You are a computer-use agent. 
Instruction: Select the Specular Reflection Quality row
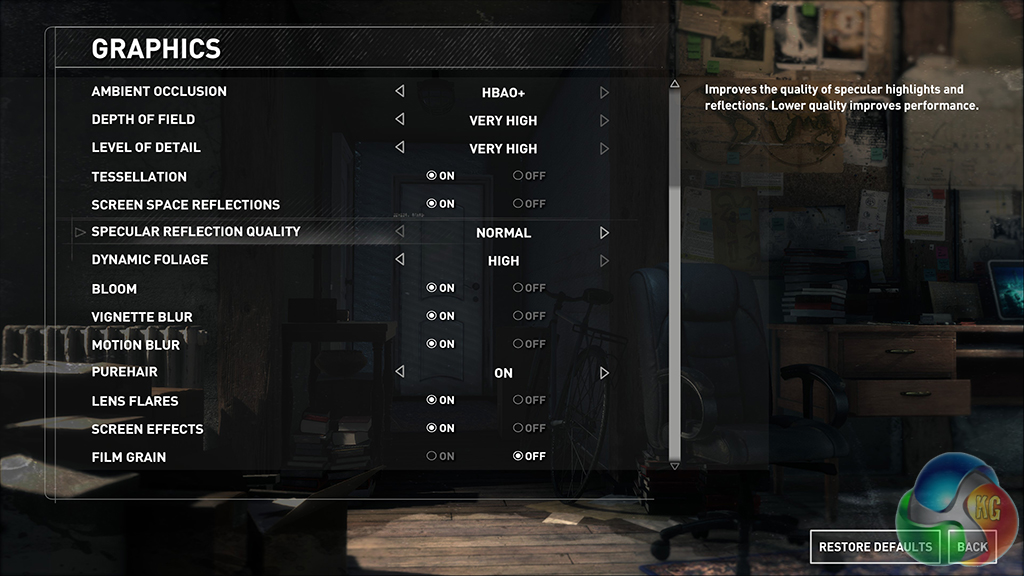196,232
